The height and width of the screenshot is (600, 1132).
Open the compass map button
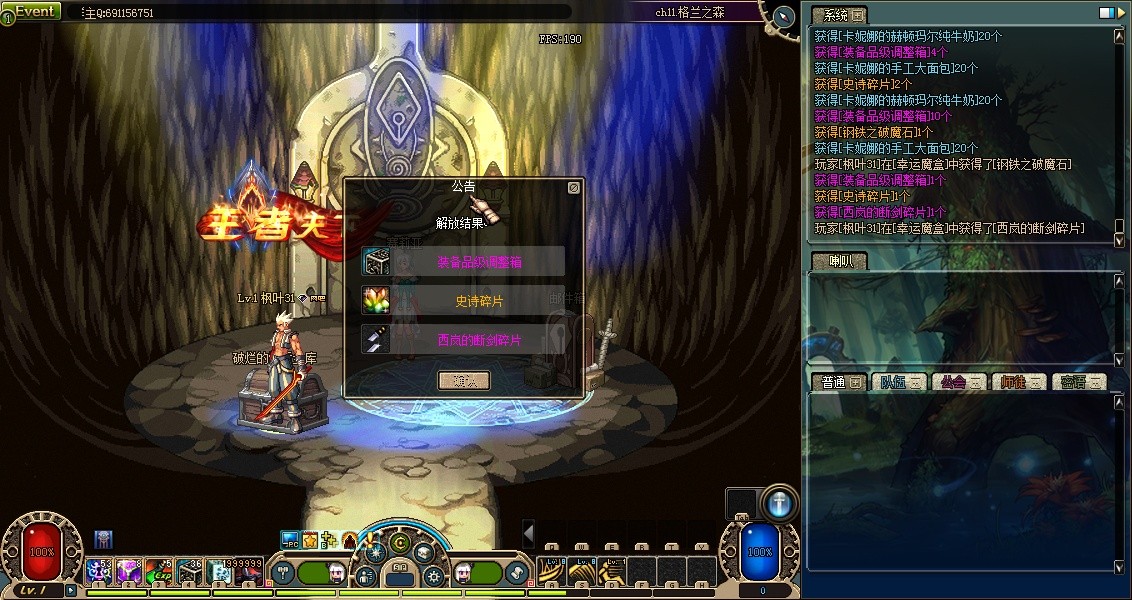click(784, 17)
